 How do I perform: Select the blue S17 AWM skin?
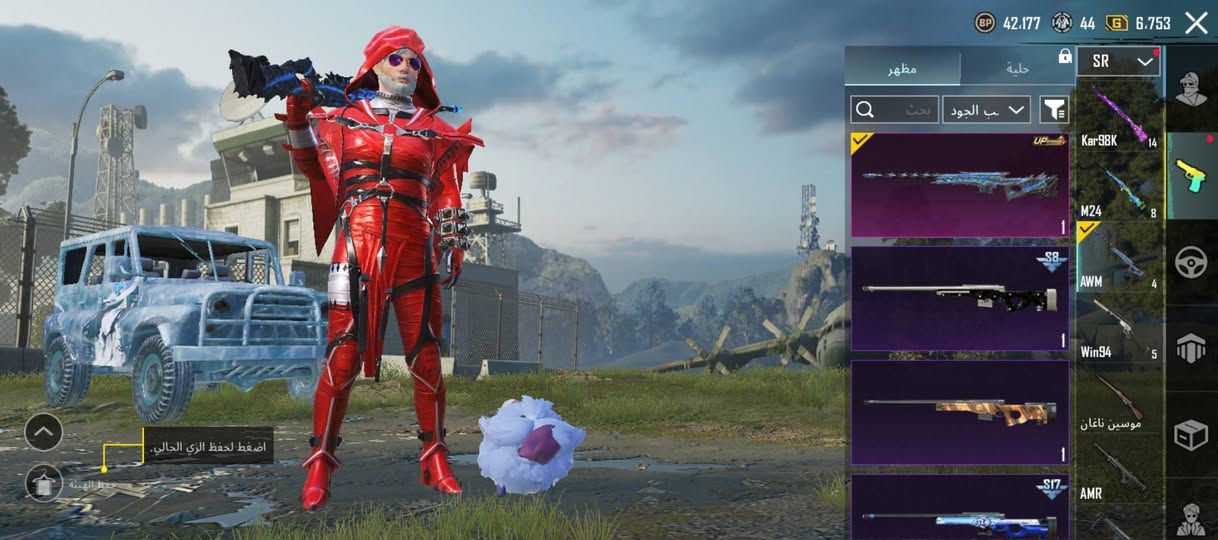pos(959,508)
